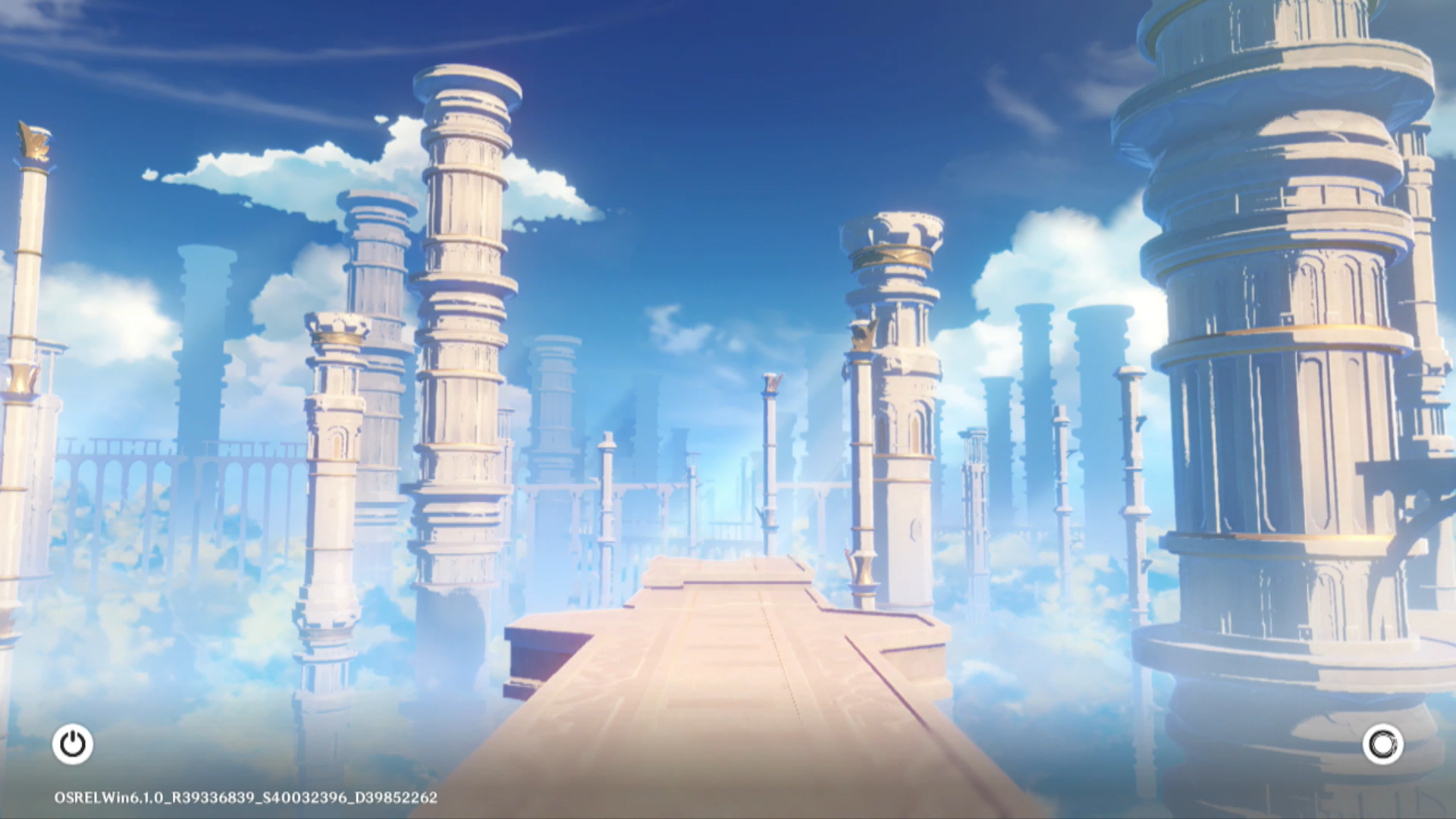The height and width of the screenshot is (819, 1456).
Task: Click the circular ring icon button
Action: tap(1382, 744)
